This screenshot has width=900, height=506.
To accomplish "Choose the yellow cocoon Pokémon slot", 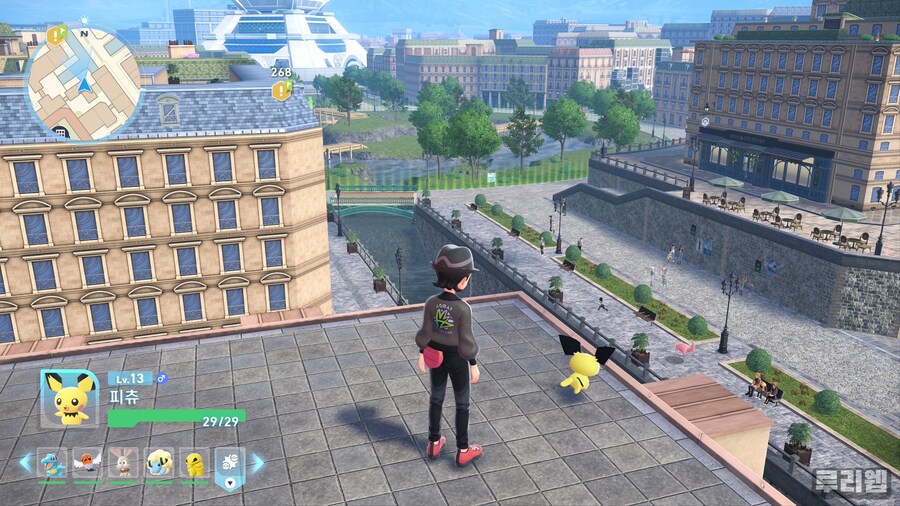I will coord(194,463).
